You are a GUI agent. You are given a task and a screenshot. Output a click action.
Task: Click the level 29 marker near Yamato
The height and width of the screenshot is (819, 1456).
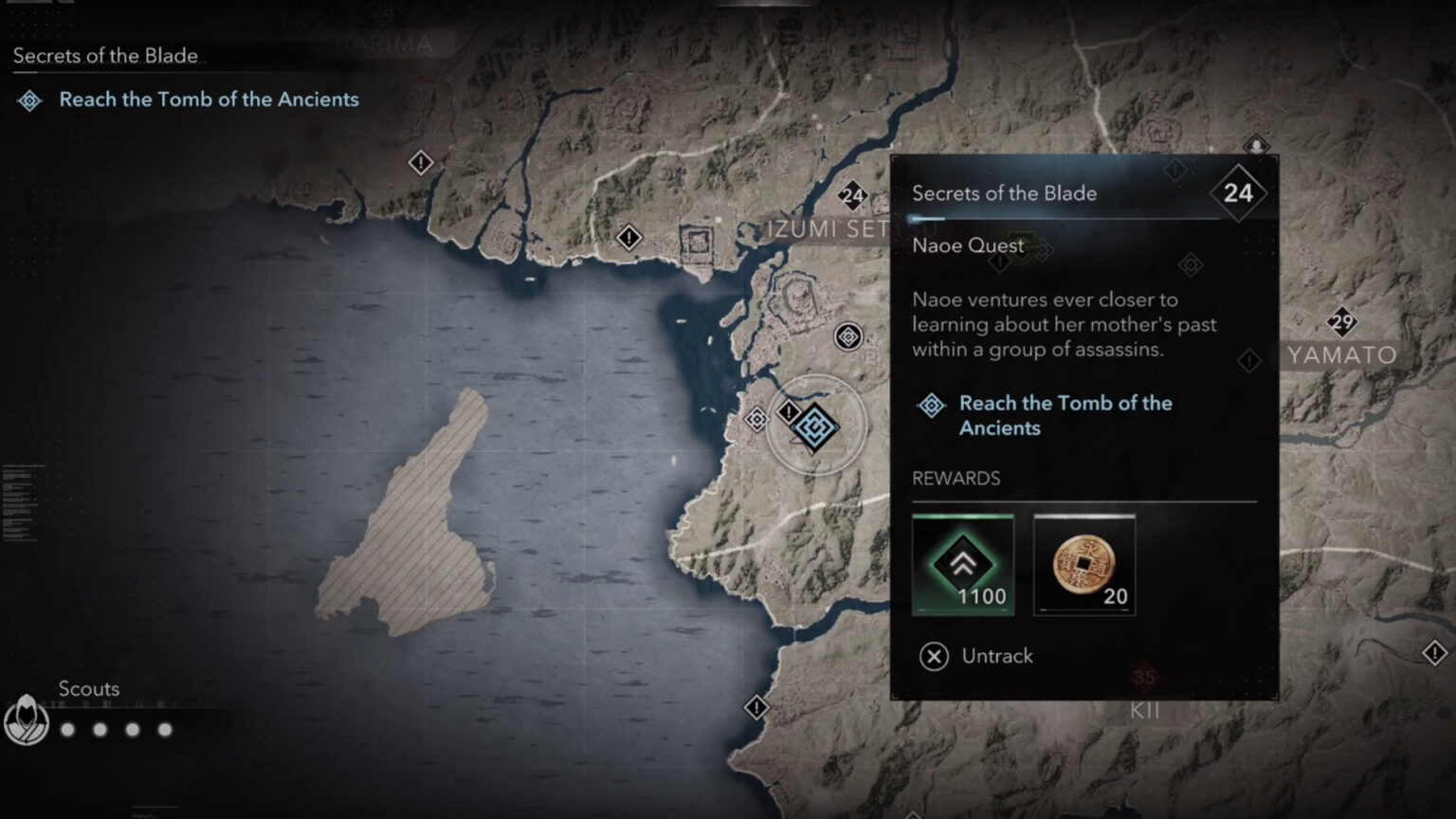pyautogui.click(x=1342, y=323)
